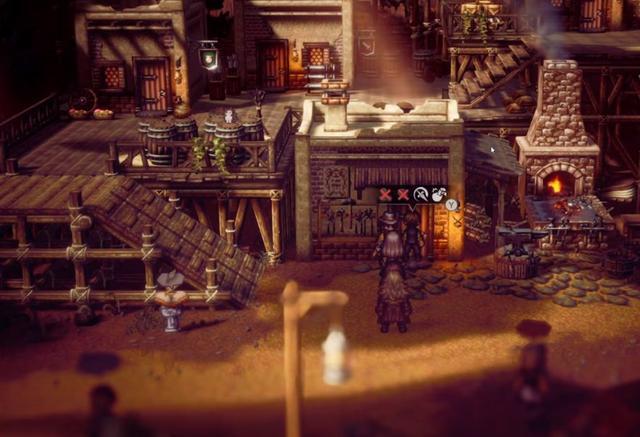Viewport: 640px width, 437px height.
Task: Choose the grabbing hand pouch action icon
Action: coord(437,194)
